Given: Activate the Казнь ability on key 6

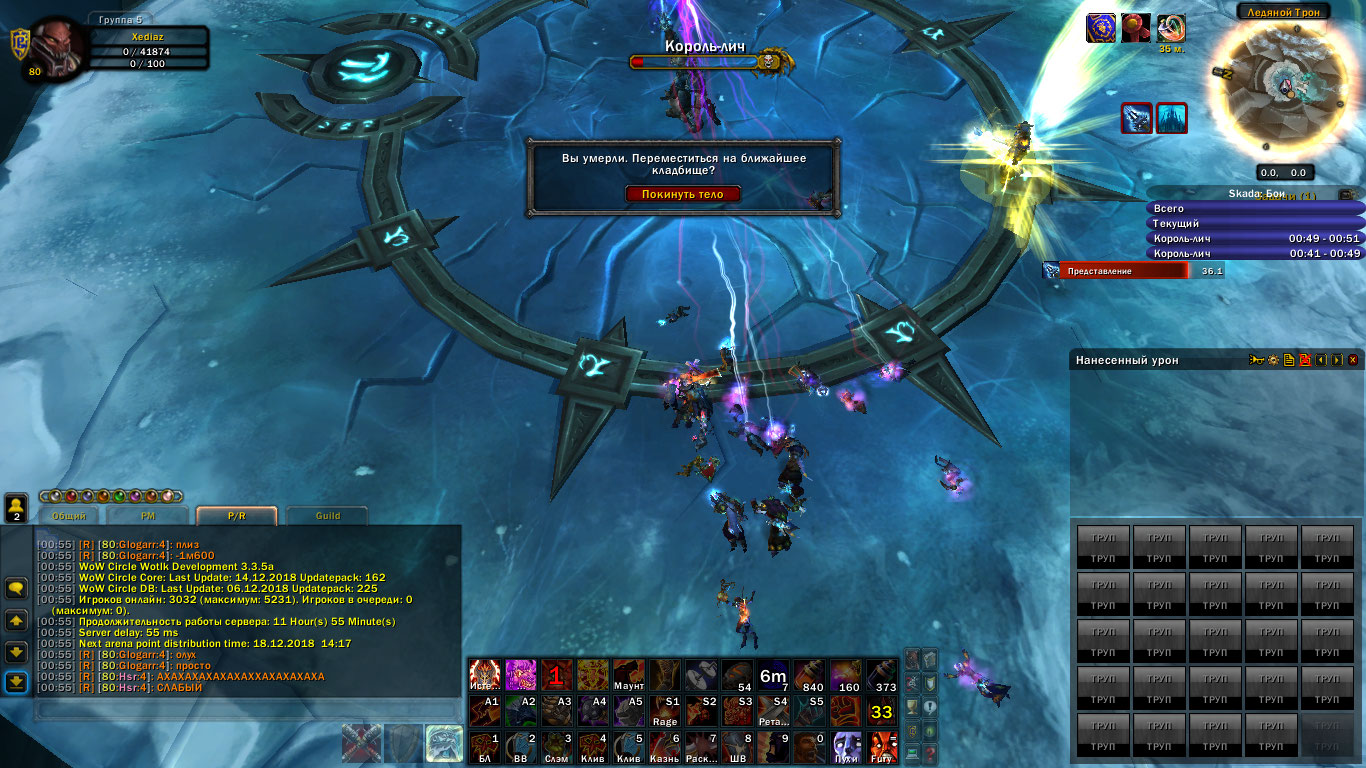Looking at the screenshot, I should click(665, 747).
